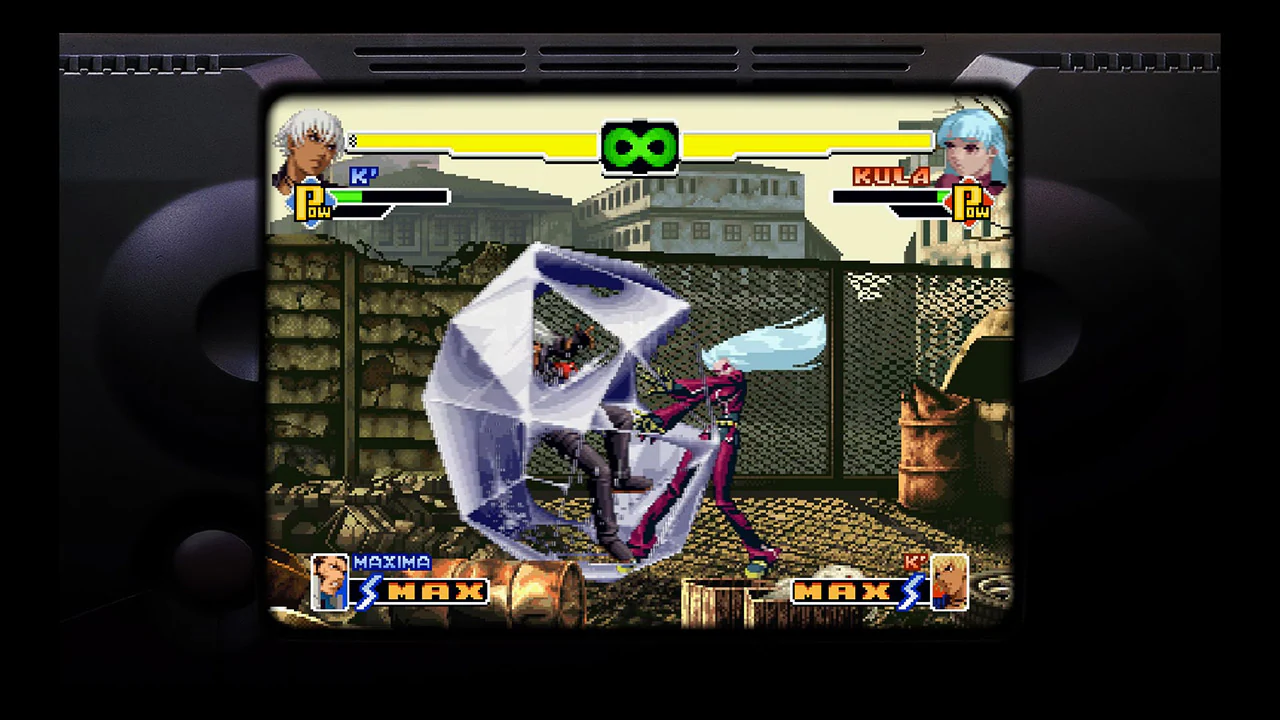Click the blue K' name label

point(365,176)
